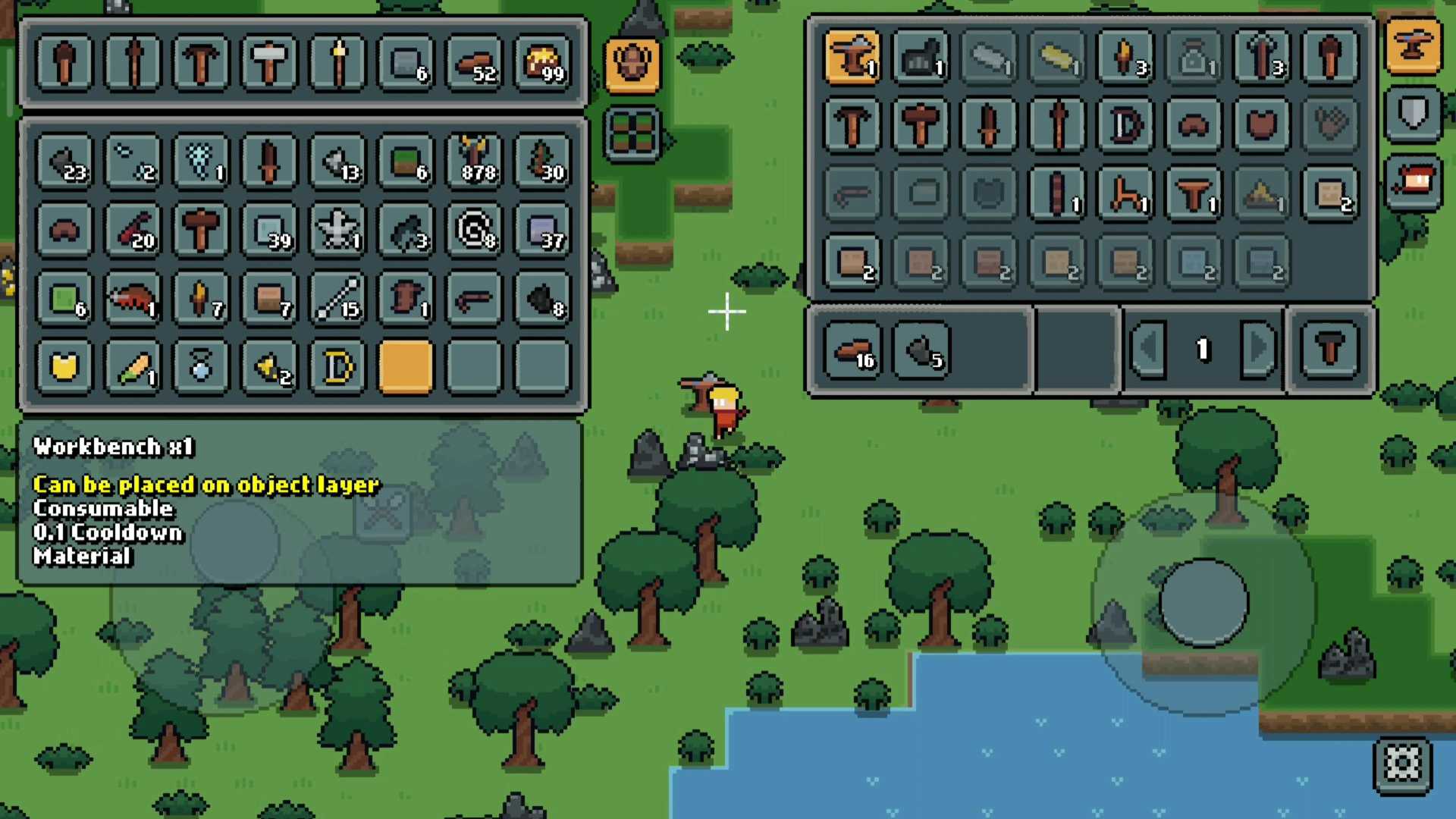Pick the corn cob inventory slot

click(133, 368)
